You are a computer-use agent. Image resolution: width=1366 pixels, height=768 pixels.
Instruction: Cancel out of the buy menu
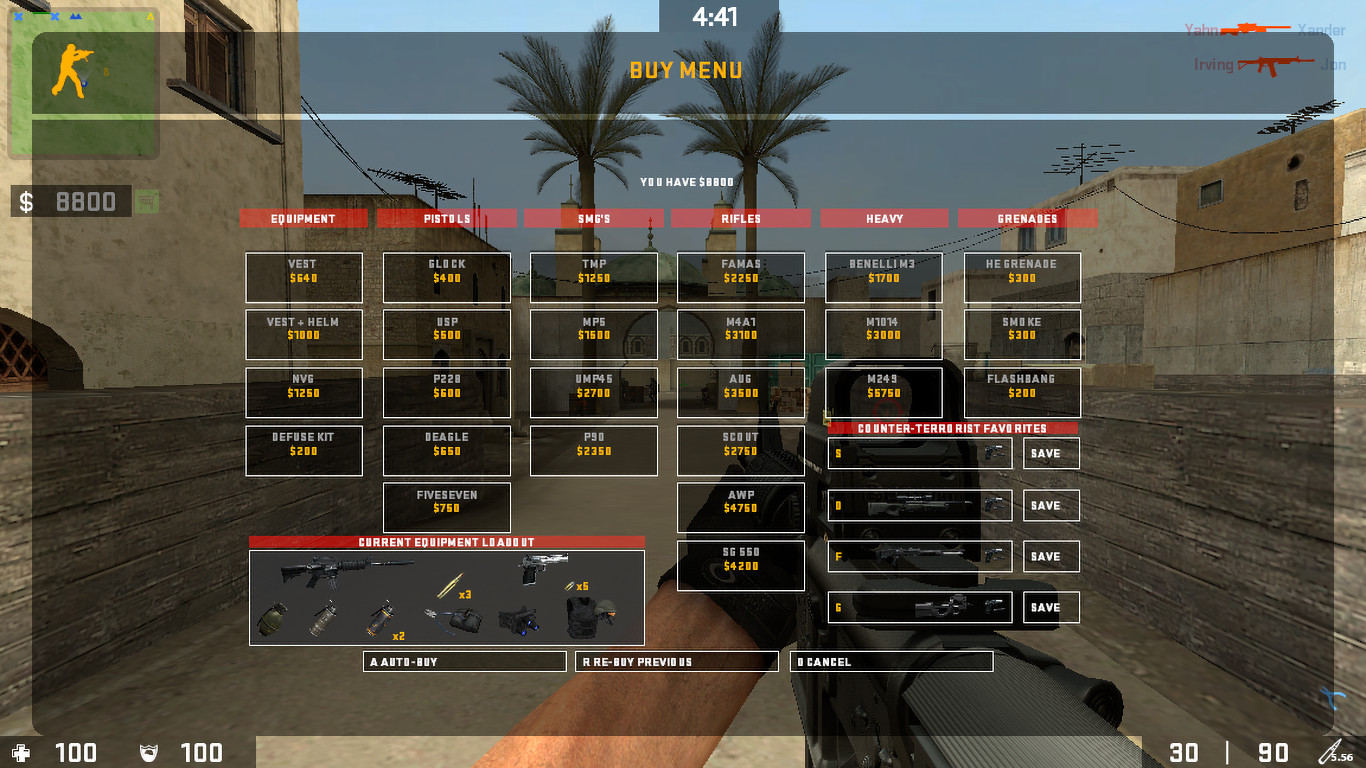(x=892, y=661)
